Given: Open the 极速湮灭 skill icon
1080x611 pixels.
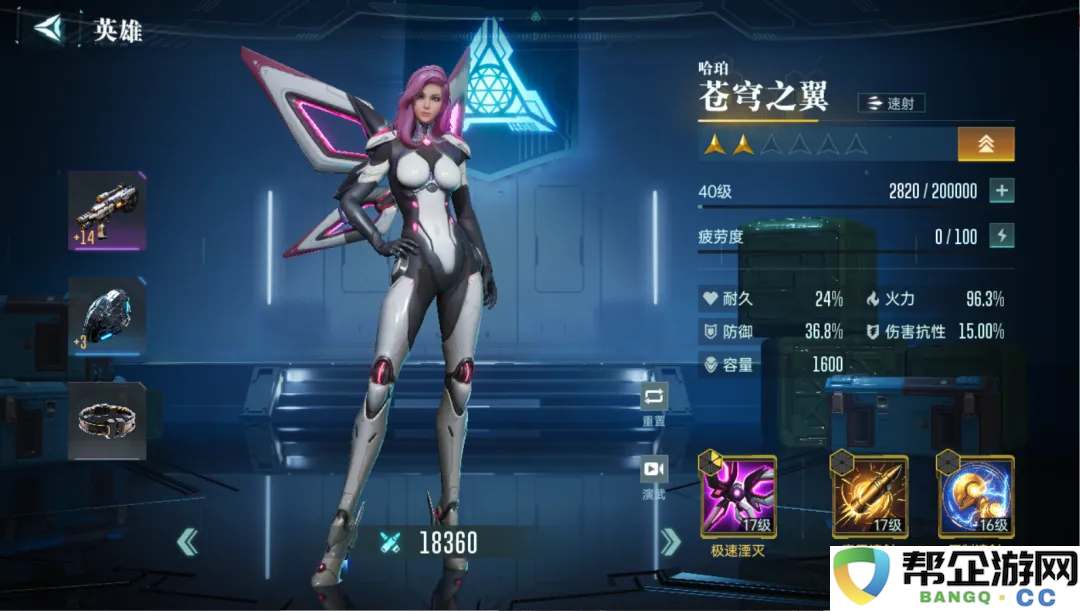Looking at the screenshot, I should (738, 496).
